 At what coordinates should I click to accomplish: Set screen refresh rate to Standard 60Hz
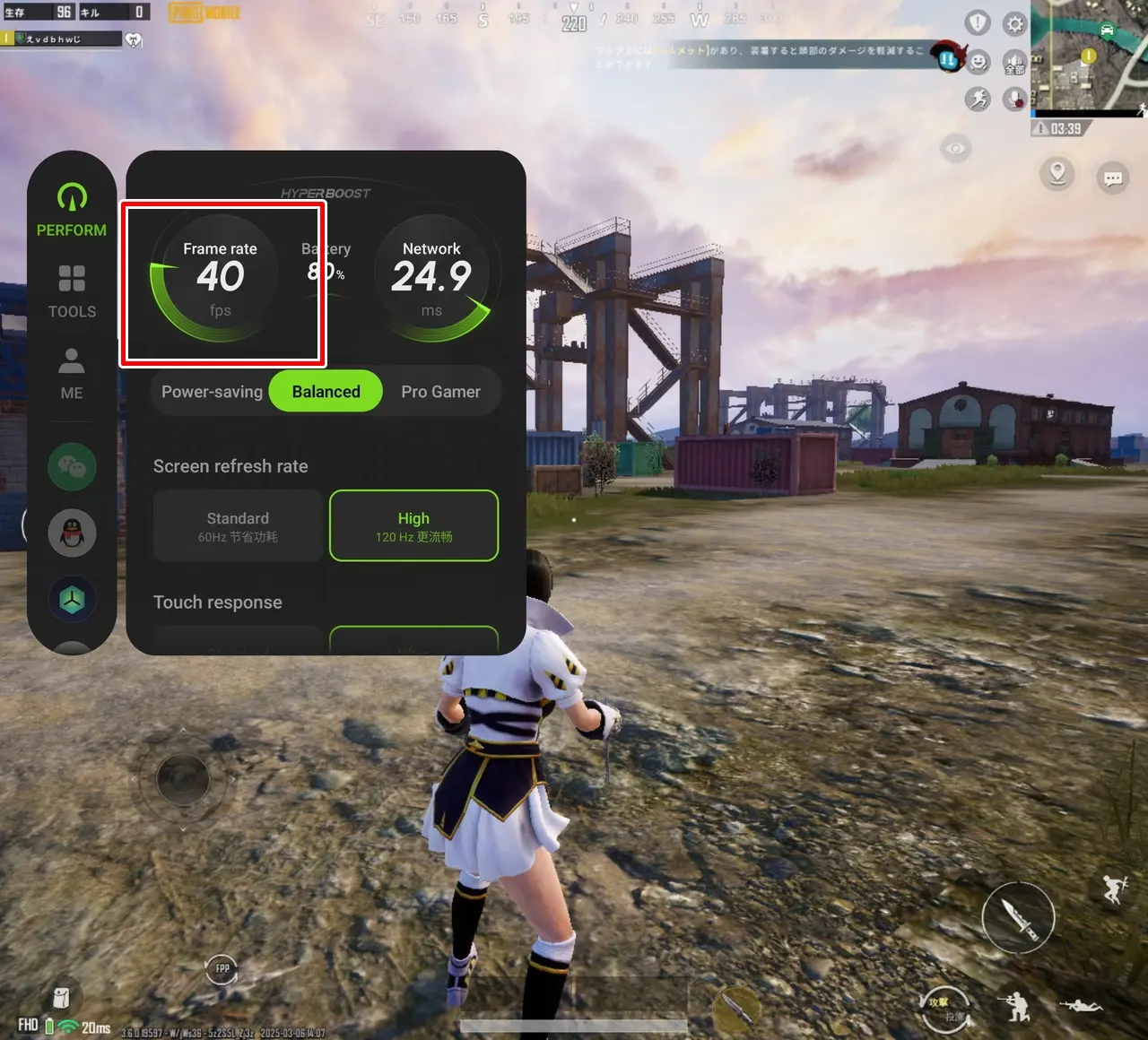tap(238, 526)
